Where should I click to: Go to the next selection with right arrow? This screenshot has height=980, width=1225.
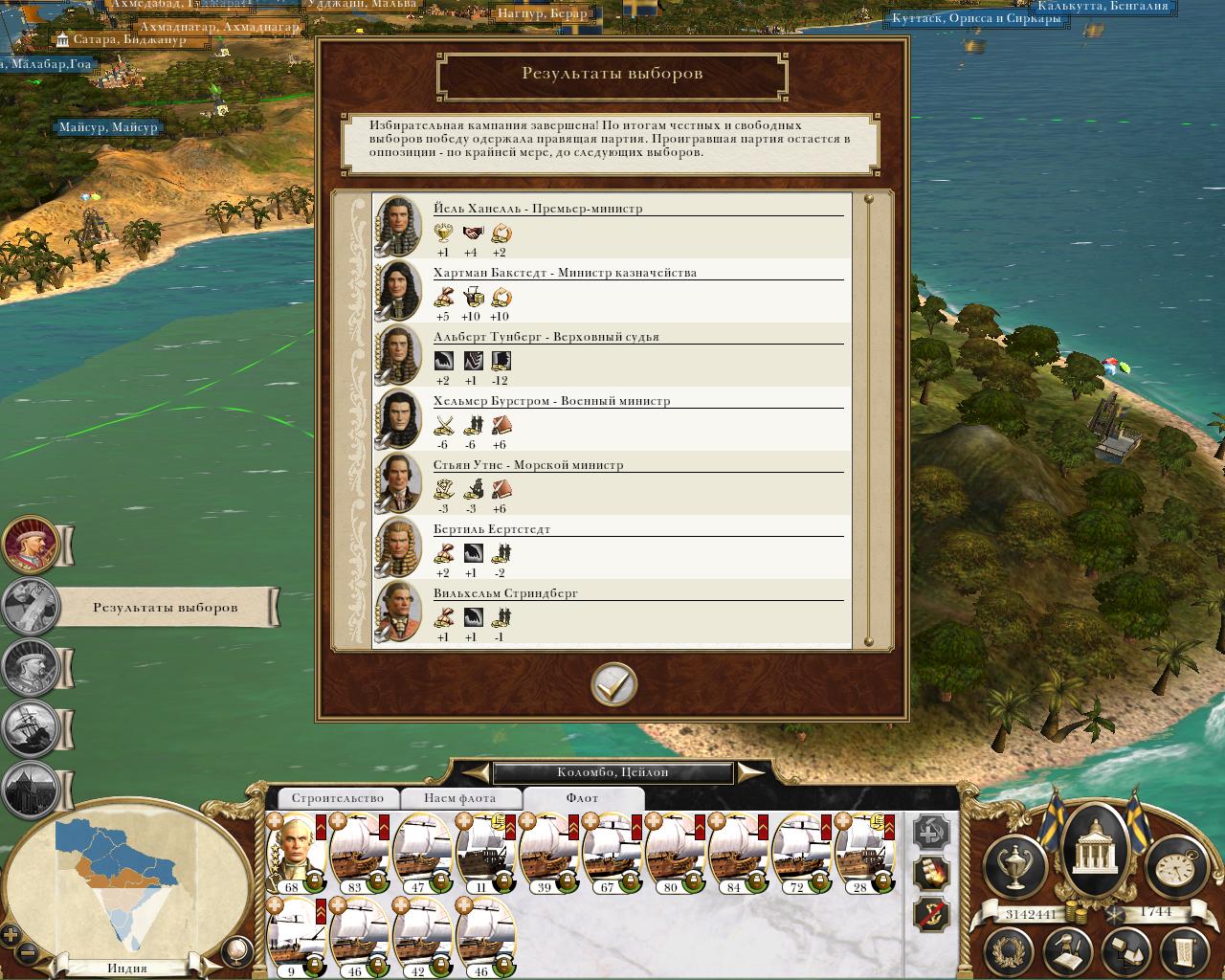(751, 772)
